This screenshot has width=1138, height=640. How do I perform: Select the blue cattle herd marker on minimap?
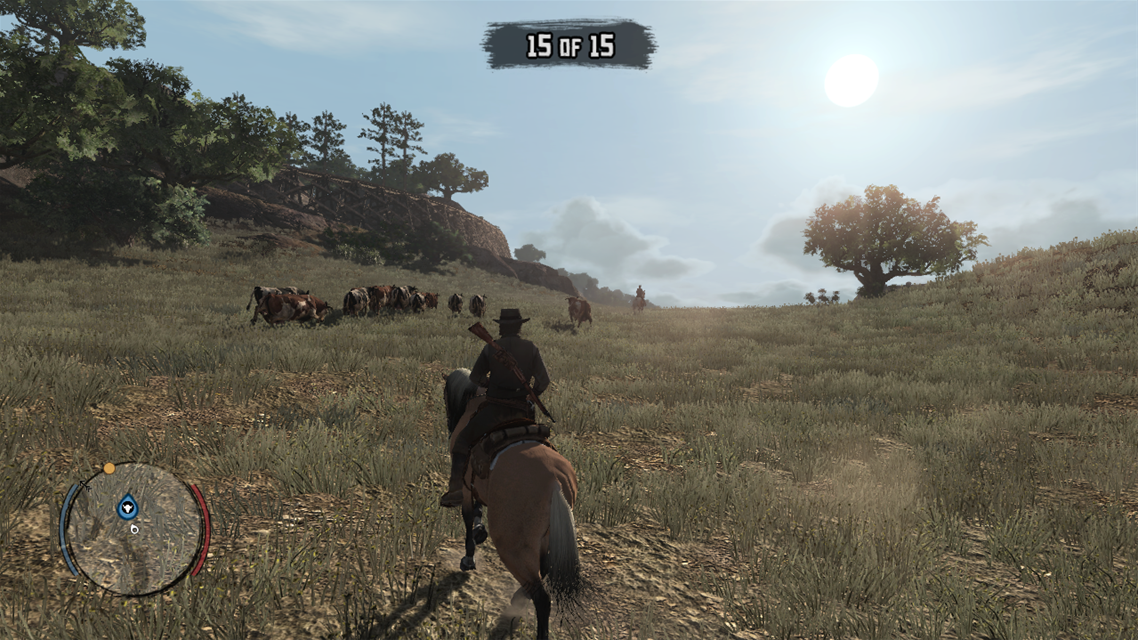click(127, 506)
